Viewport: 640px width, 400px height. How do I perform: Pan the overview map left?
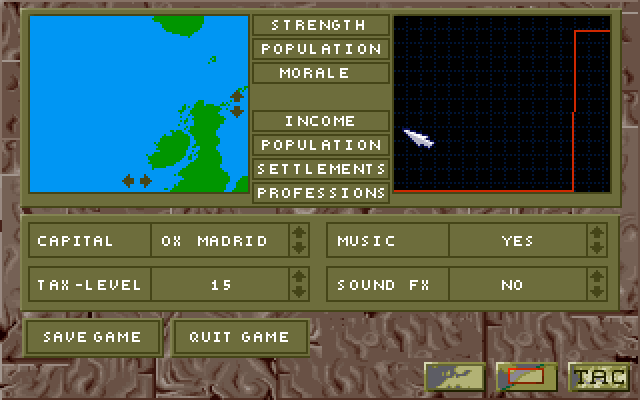click(128, 181)
